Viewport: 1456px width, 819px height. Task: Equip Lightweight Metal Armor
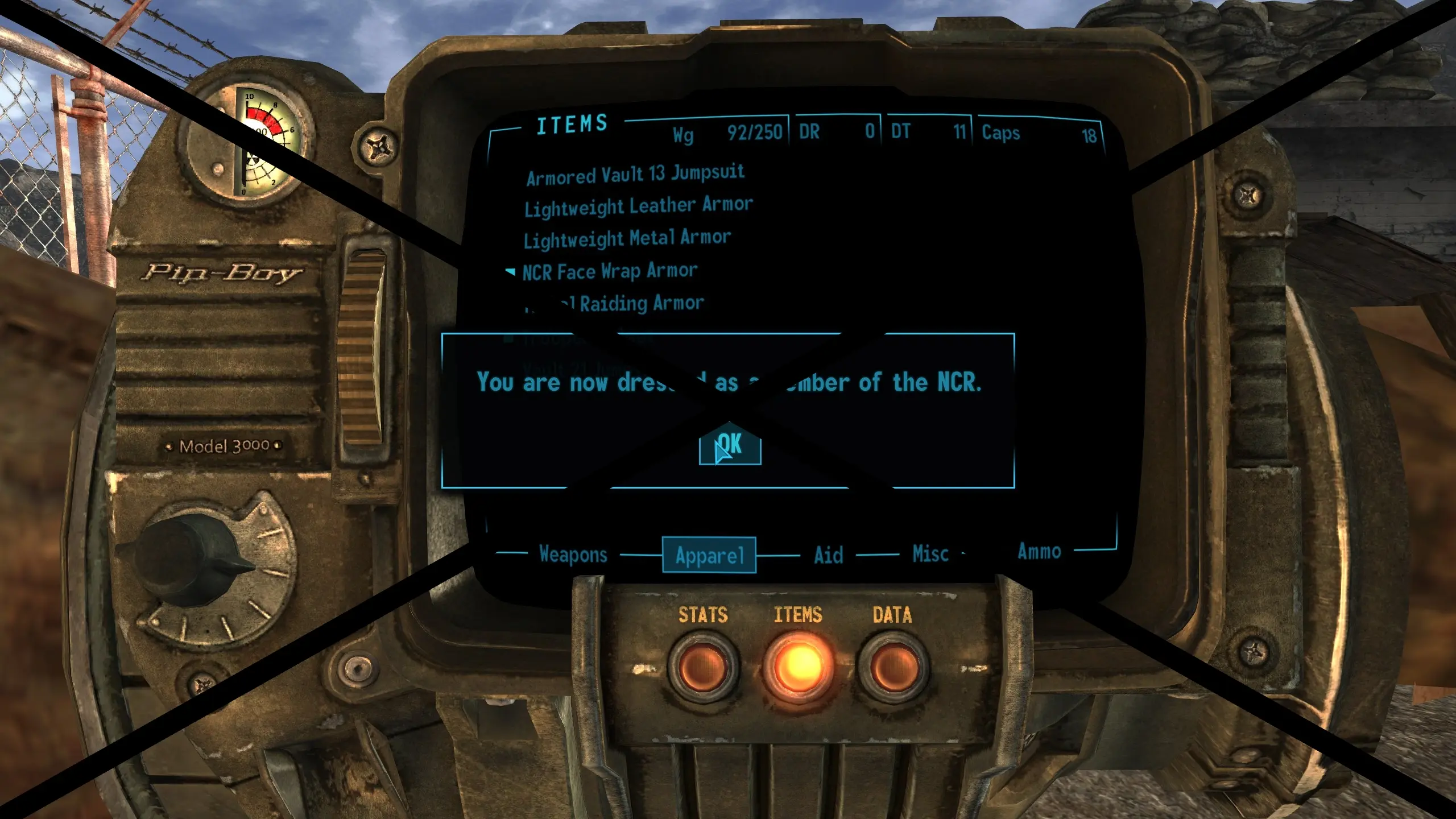point(627,238)
